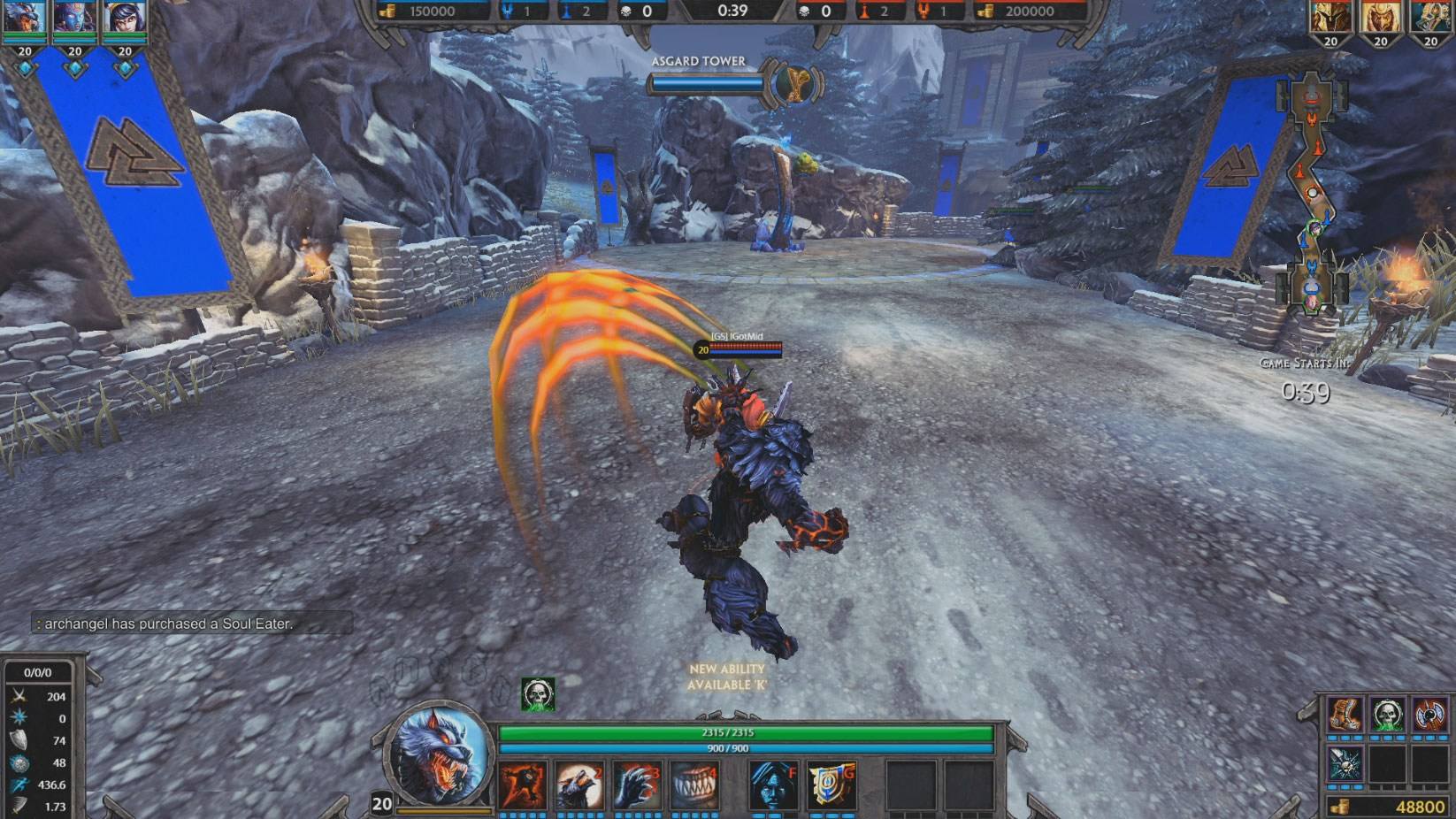The image size is (1456, 819).
Task: Open the chat message about Soul Eater purchase
Action: 168,624
